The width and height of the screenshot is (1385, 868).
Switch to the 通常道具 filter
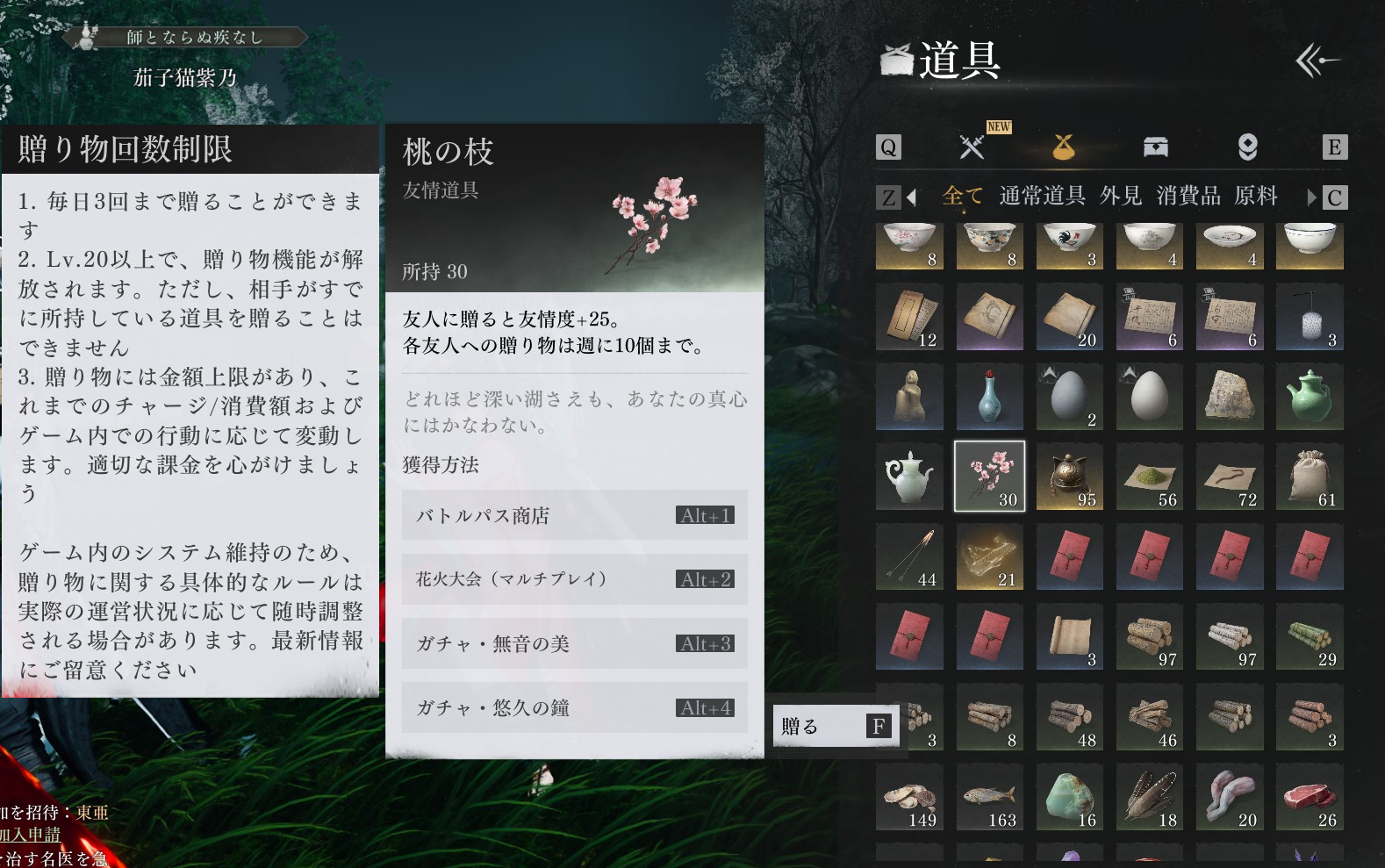(x=1042, y=196)
